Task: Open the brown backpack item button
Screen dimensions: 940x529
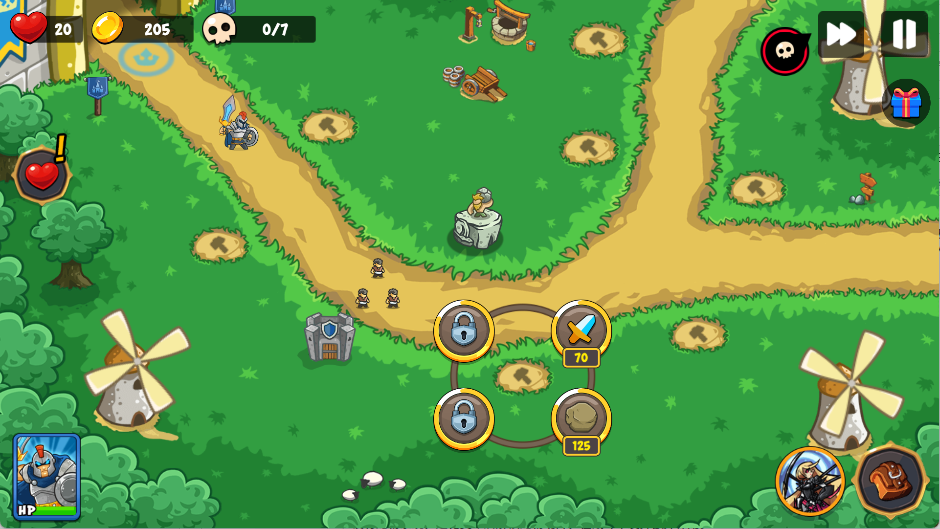Action: [890, 480]
